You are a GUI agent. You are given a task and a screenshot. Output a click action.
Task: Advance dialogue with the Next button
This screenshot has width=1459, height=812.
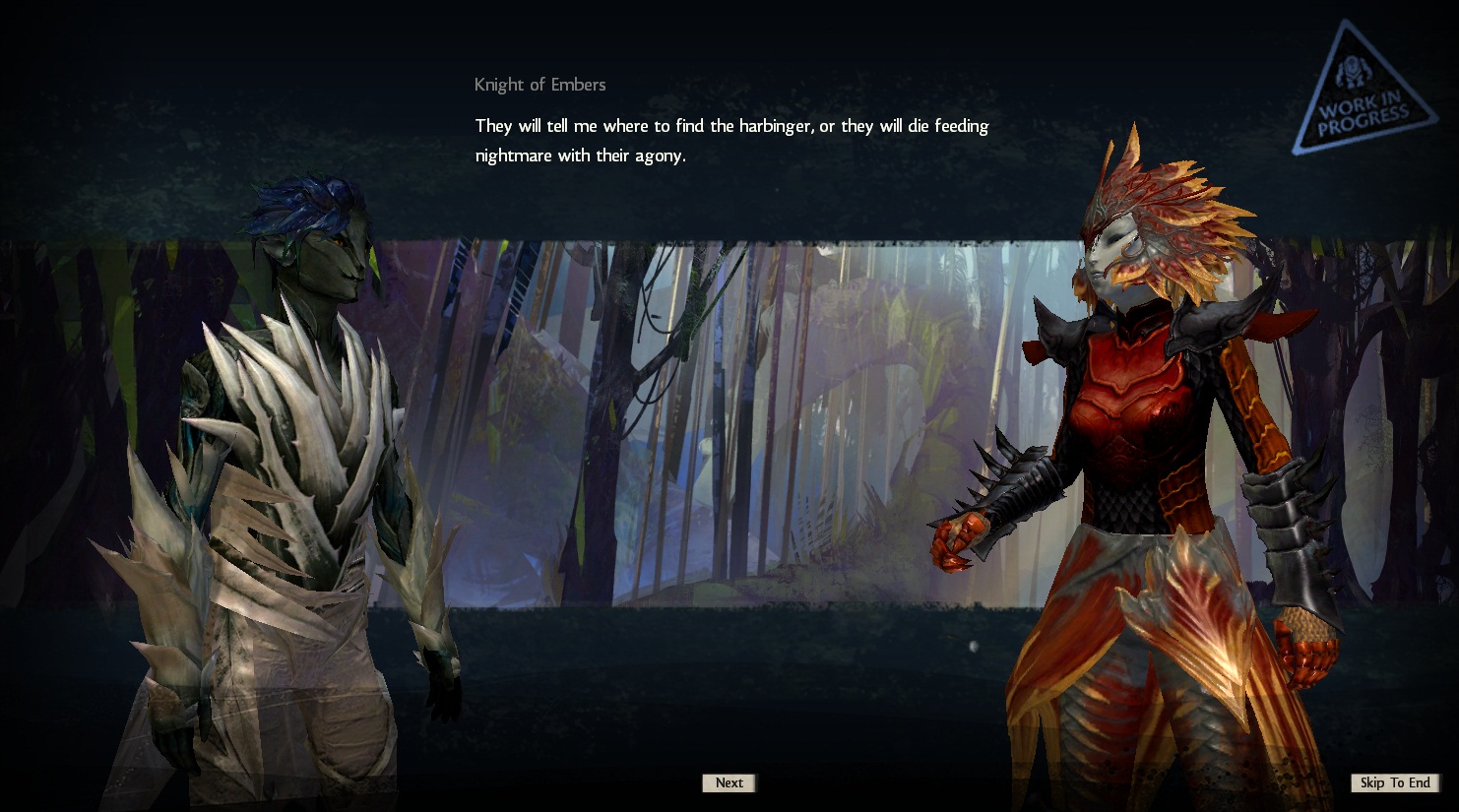[x=729, y=782]
